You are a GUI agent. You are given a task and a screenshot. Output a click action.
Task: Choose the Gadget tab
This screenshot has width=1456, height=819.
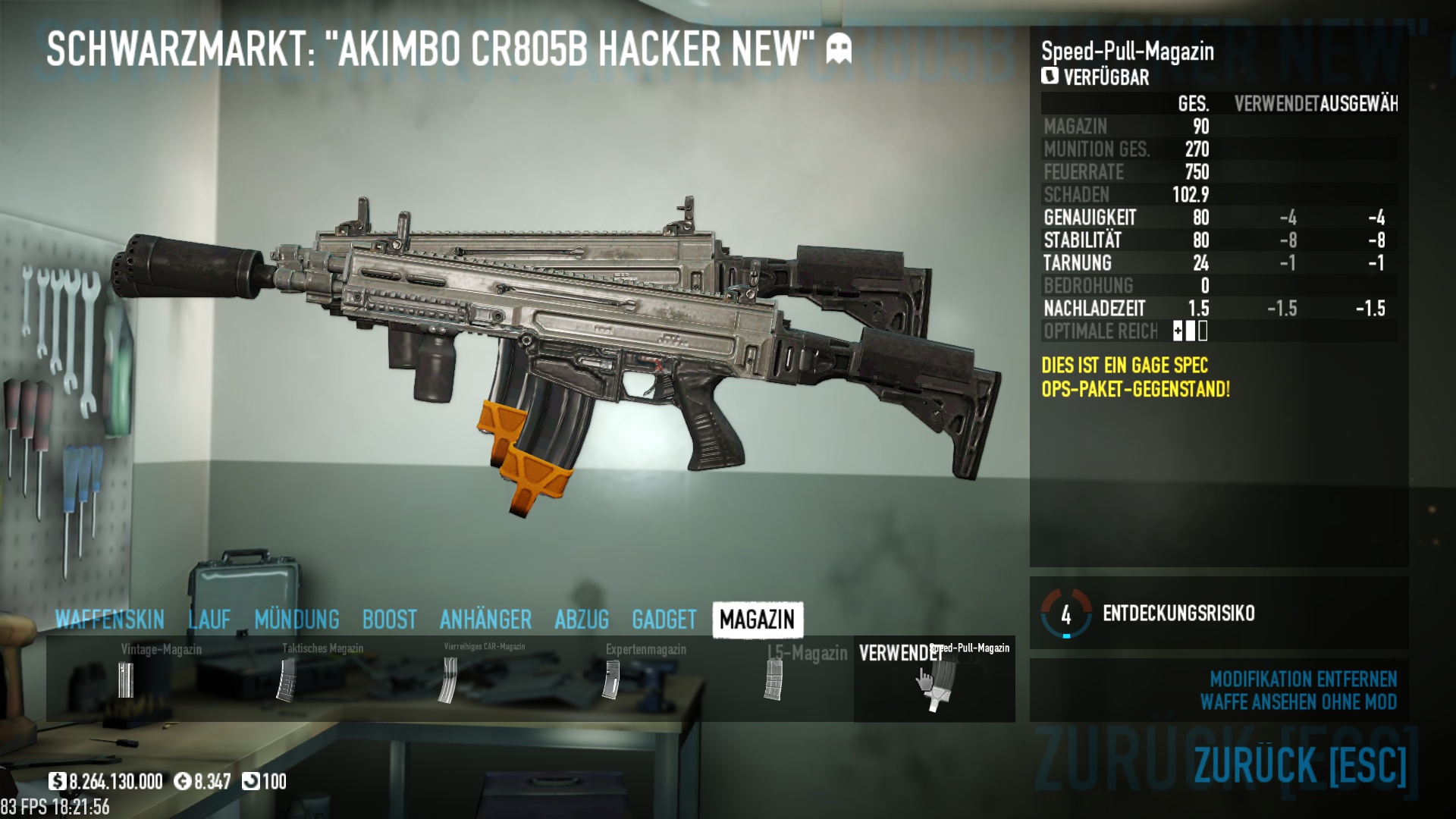coord(664,620)
